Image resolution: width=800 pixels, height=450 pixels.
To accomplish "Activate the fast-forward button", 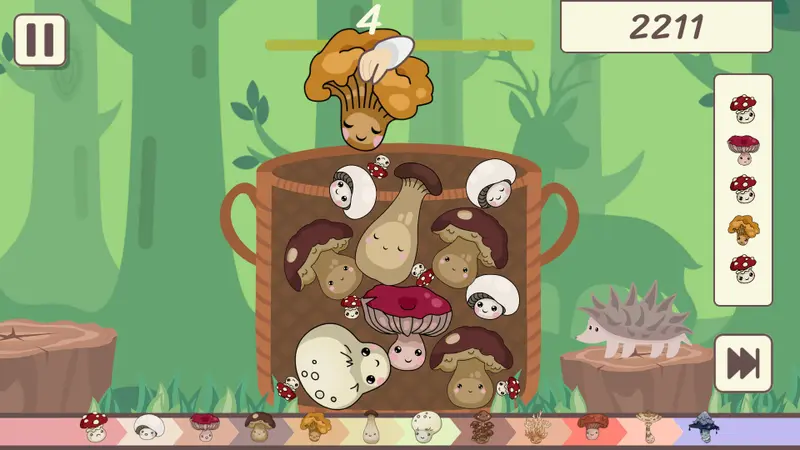I will (x=743, y=363).
